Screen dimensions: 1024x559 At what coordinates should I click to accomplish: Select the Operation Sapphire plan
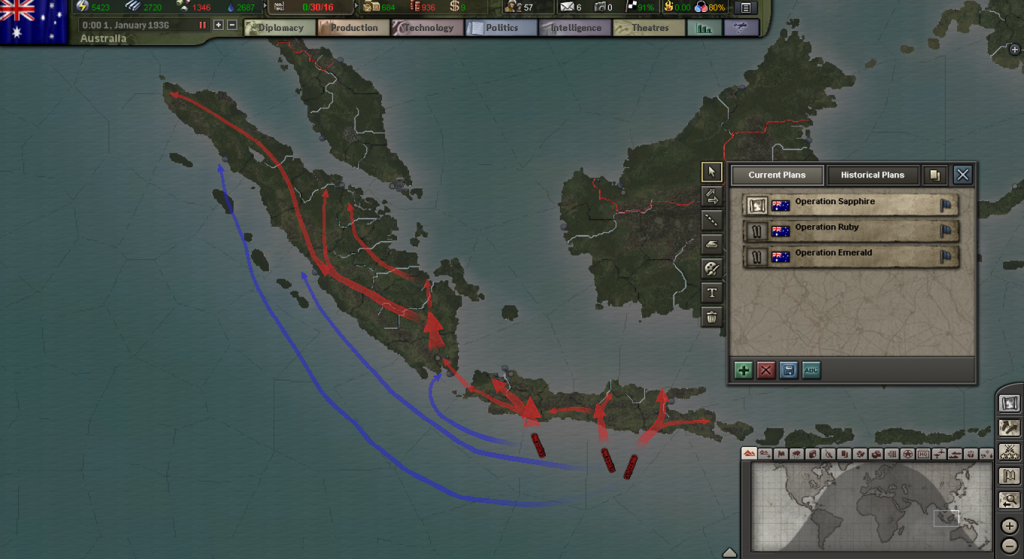(x=850, y=205)
